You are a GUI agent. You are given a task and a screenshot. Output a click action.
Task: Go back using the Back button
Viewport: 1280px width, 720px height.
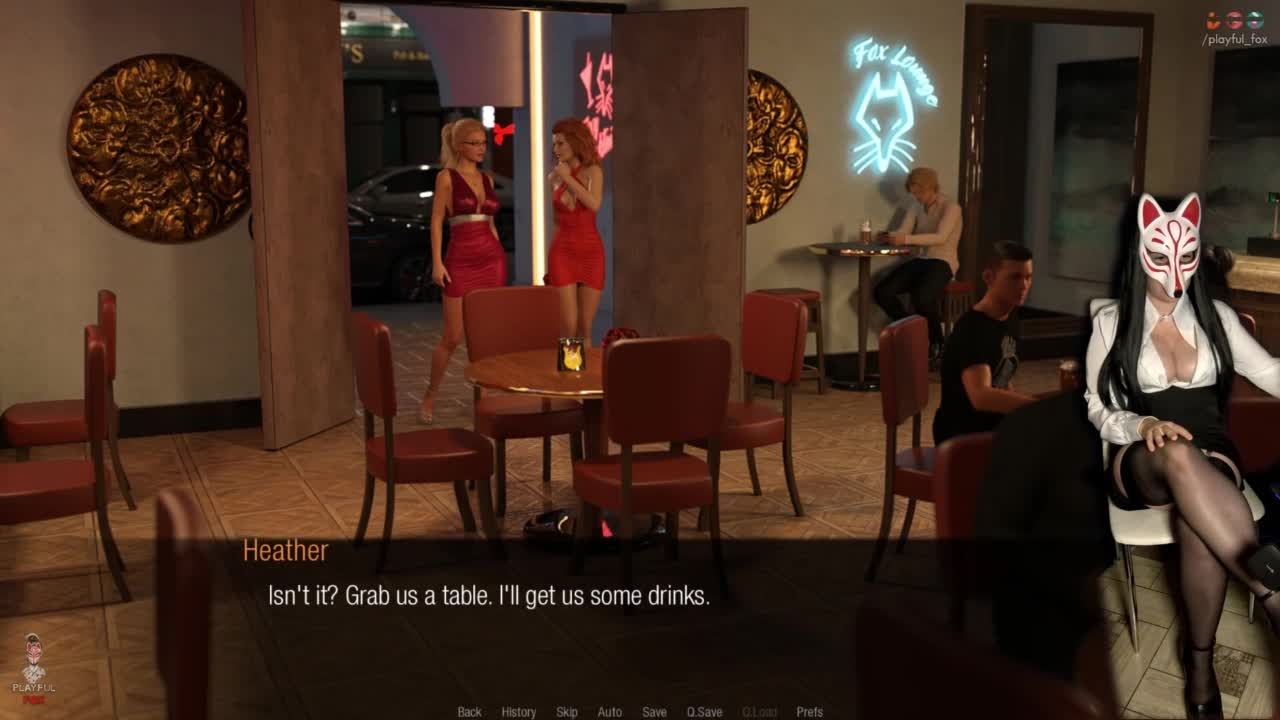(469, 712)
